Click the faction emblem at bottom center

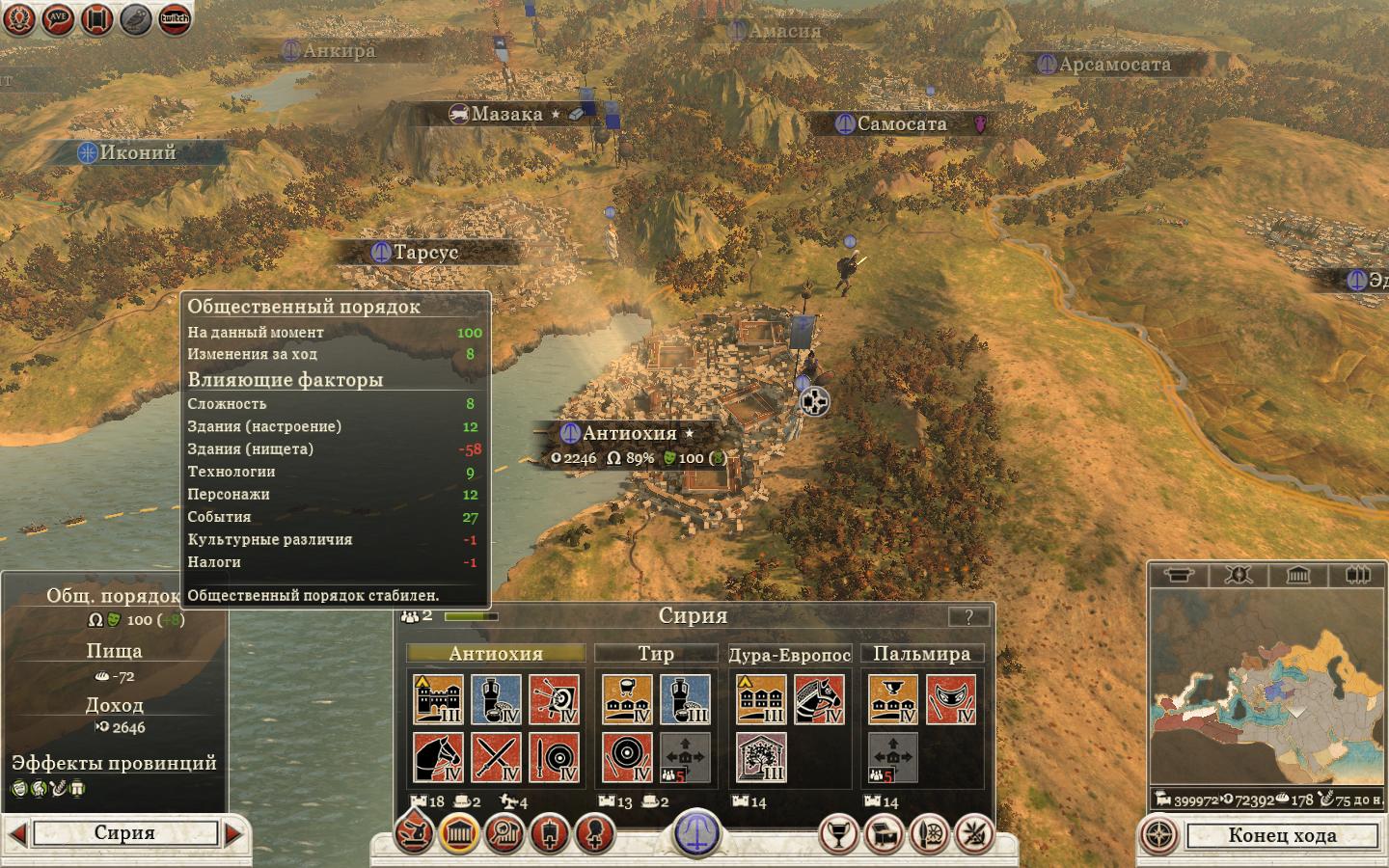click(696, 831)
